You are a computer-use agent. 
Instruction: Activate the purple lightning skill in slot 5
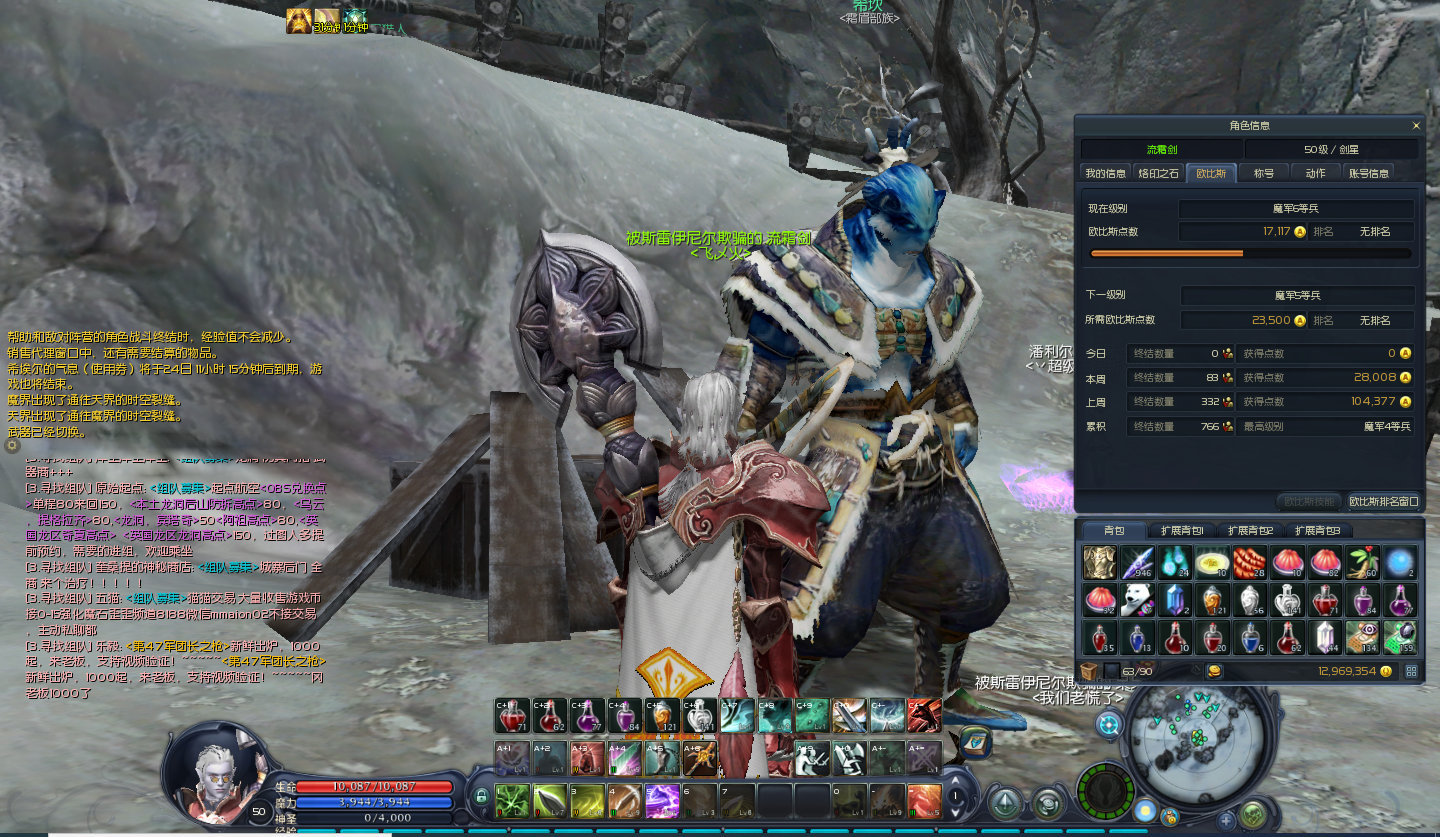pos(663,800)
